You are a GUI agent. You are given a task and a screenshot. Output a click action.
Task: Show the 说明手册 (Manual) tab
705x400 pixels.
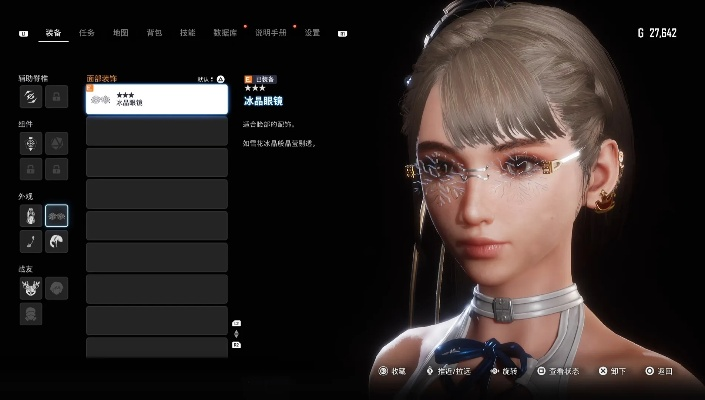(270, 33)
